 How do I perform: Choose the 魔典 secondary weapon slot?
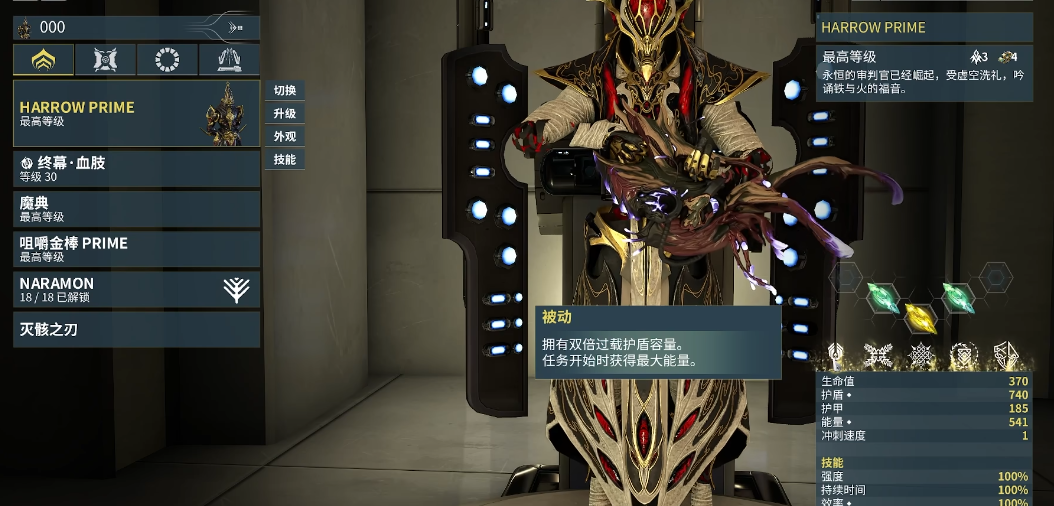(x=136, y=209)
